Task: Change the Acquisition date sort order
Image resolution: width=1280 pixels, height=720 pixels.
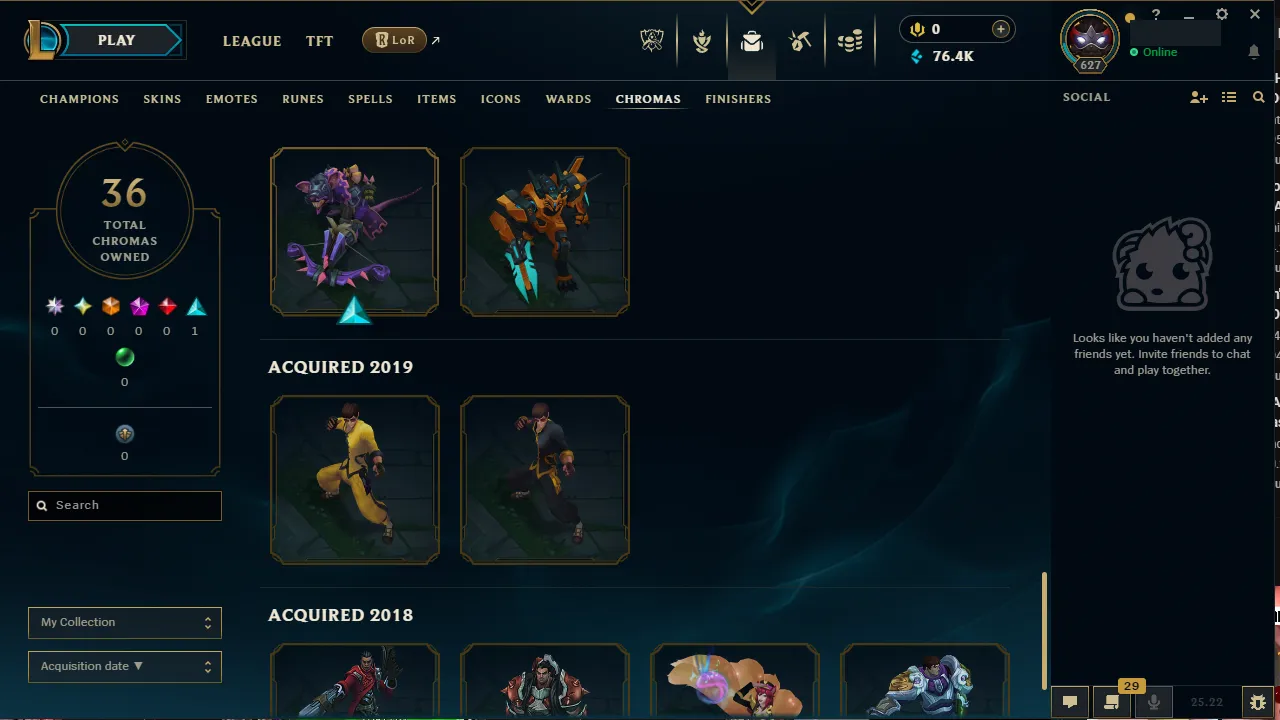Action: tap(124, 666)
